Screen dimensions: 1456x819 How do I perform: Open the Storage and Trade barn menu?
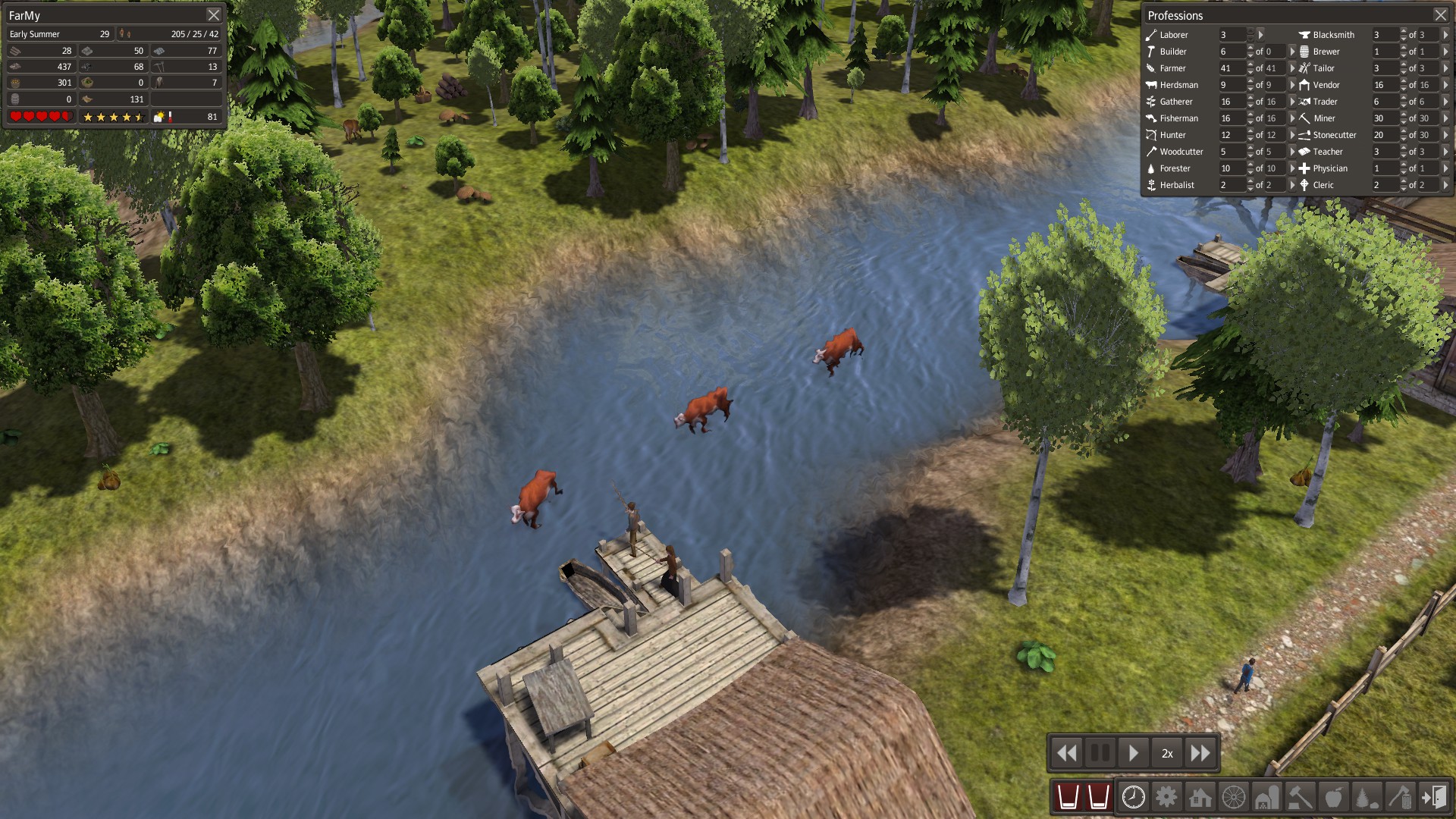pyautogui.click(x=1267, y=798)
